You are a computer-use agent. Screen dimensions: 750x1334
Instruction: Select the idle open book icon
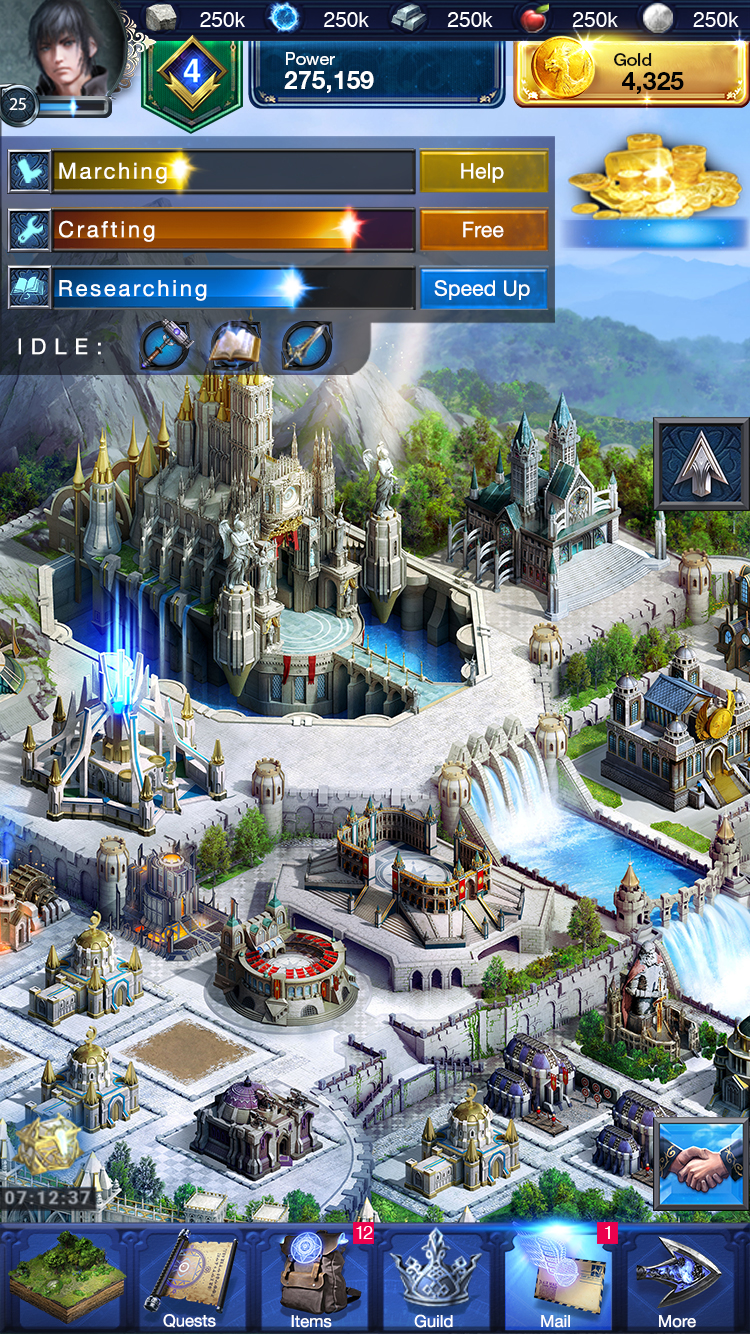[235, 346]
